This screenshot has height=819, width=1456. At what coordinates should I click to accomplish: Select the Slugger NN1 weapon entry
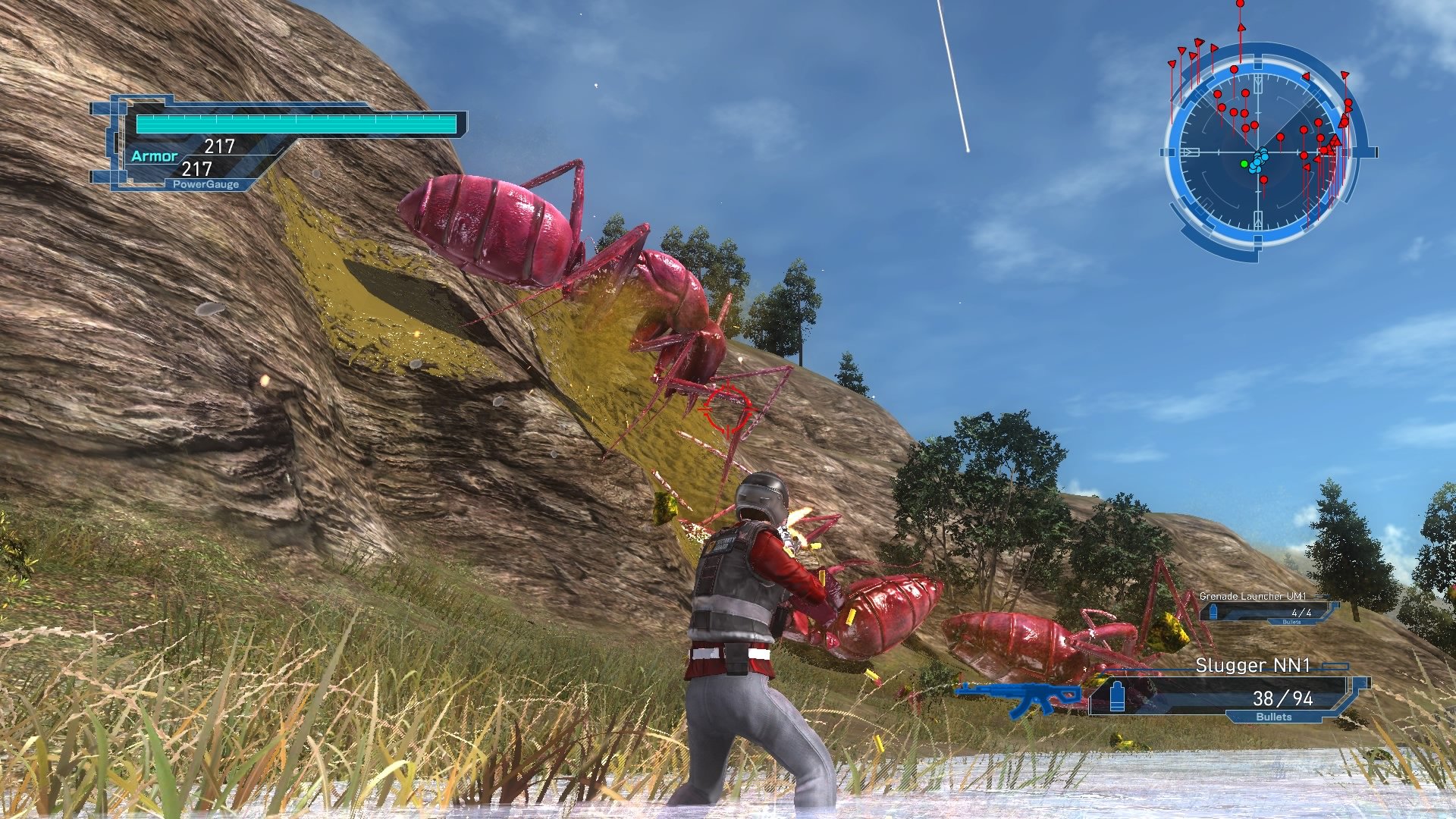click(x=1251, y=664)
